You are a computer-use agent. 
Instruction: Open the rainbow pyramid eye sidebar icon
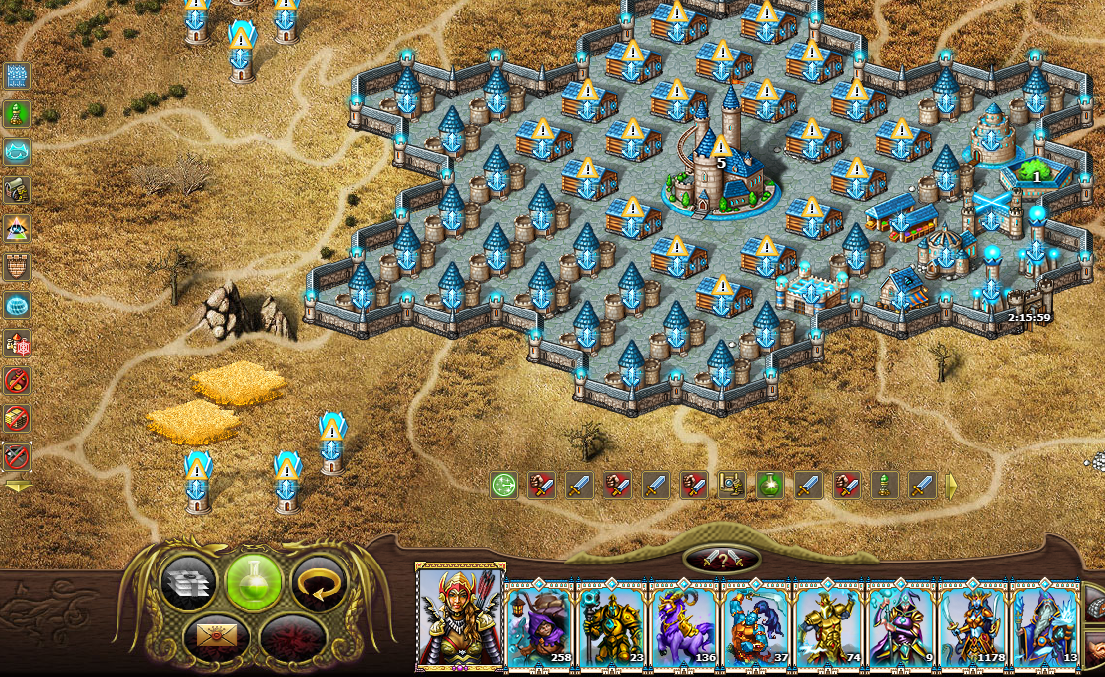(17, 229)
